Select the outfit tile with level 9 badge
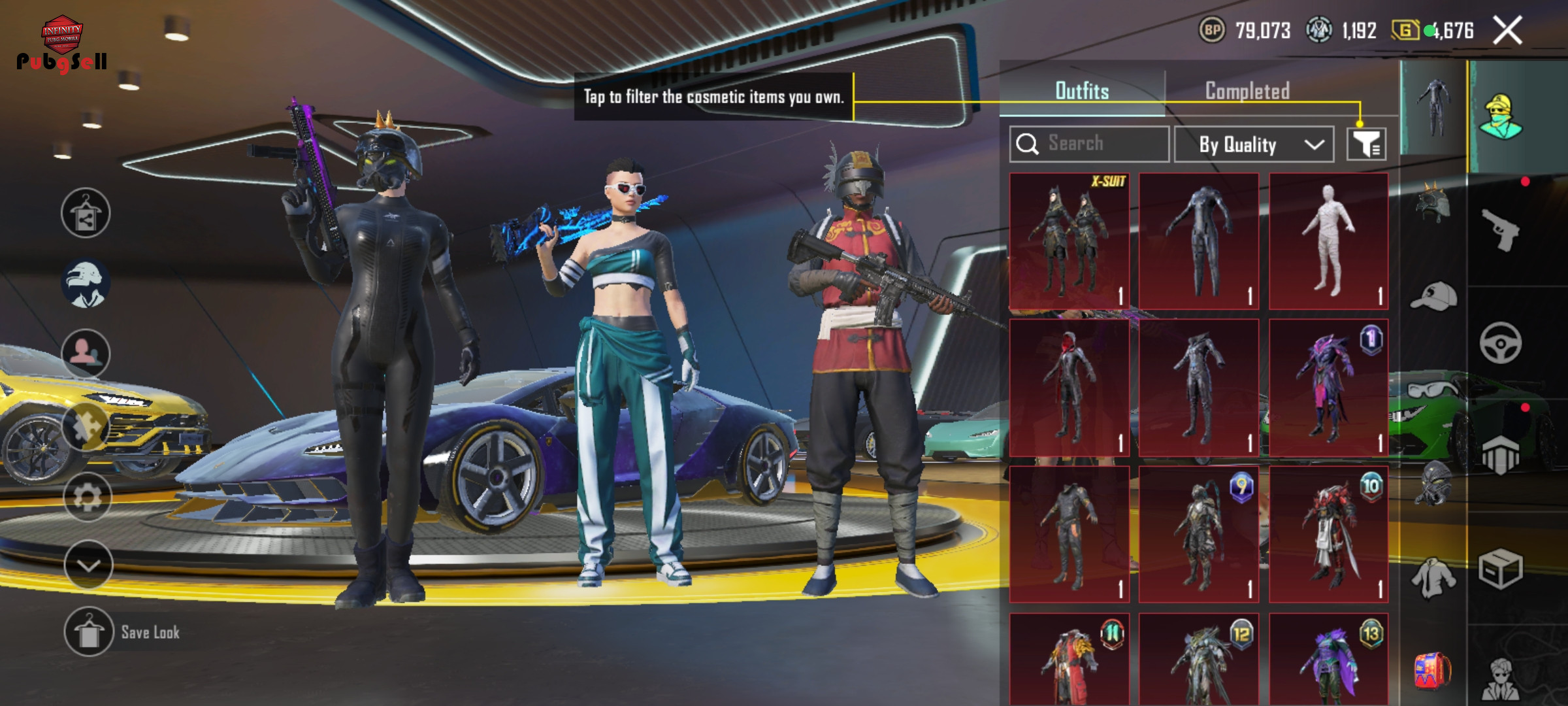The image size is (1568, 706). click(1198, 534)
